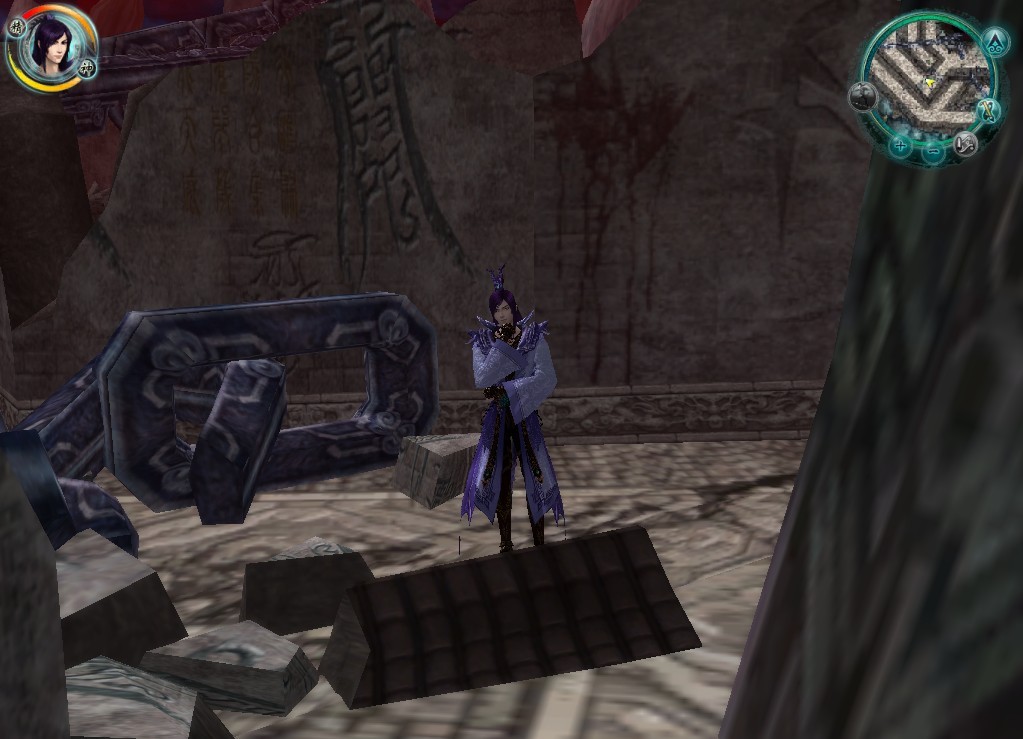This screenshot has width=1023, height=739.
Task: Select the arrow emblem button on minimap
Action: point(994,41)
